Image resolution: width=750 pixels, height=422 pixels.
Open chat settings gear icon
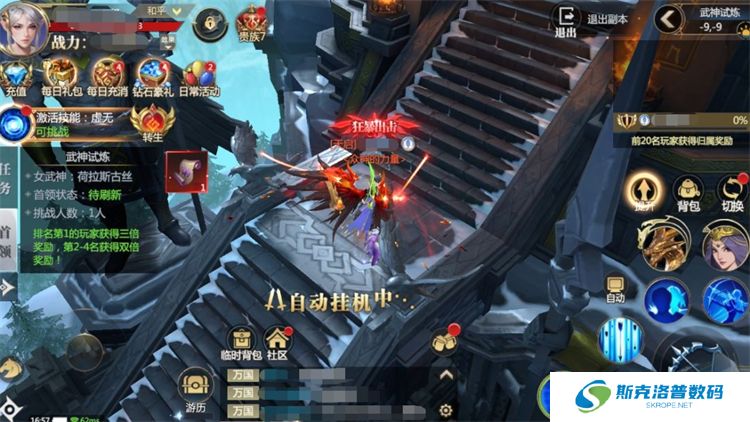[x=446, y=410]
